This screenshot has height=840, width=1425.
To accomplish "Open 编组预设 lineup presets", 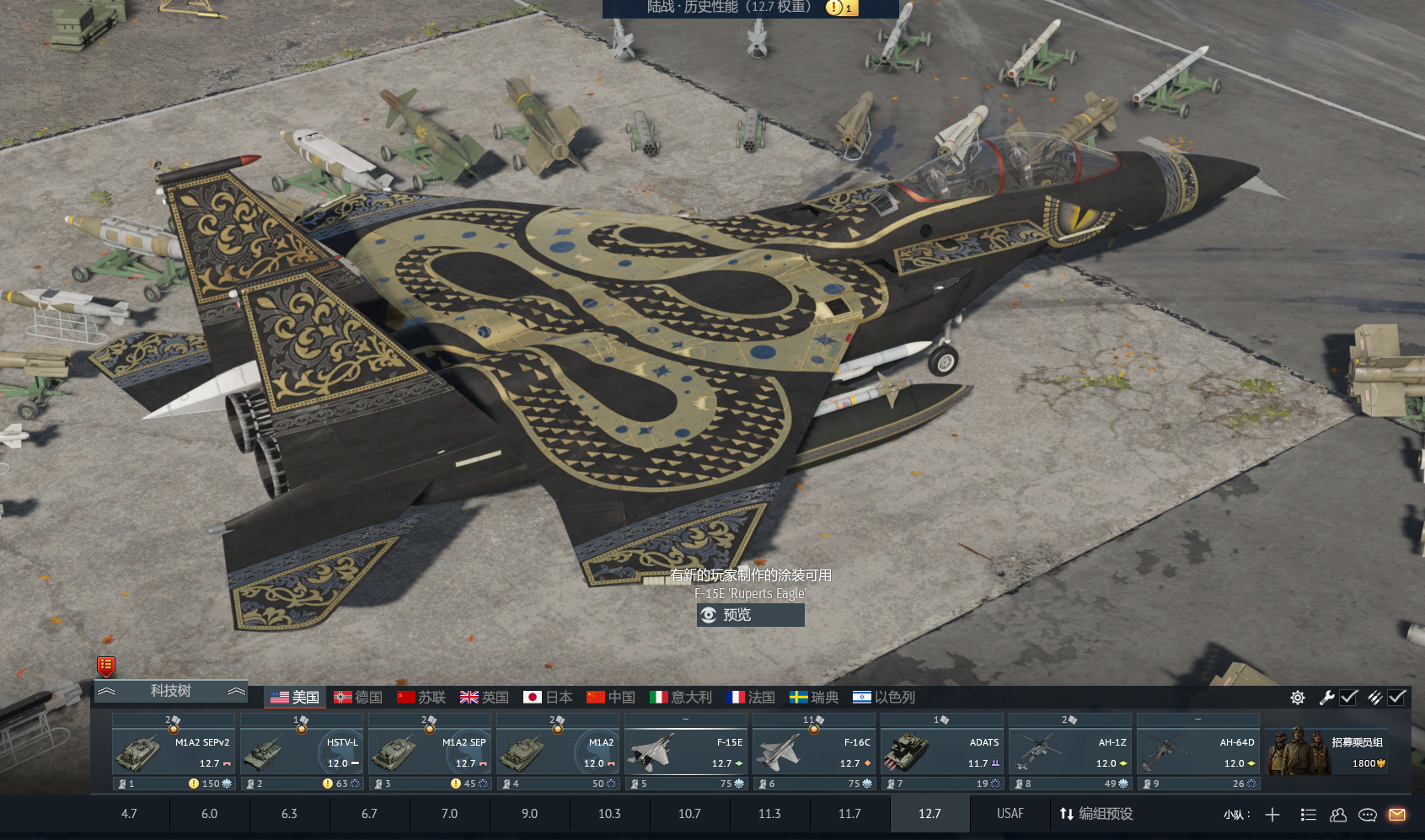I will [1096, 814].
